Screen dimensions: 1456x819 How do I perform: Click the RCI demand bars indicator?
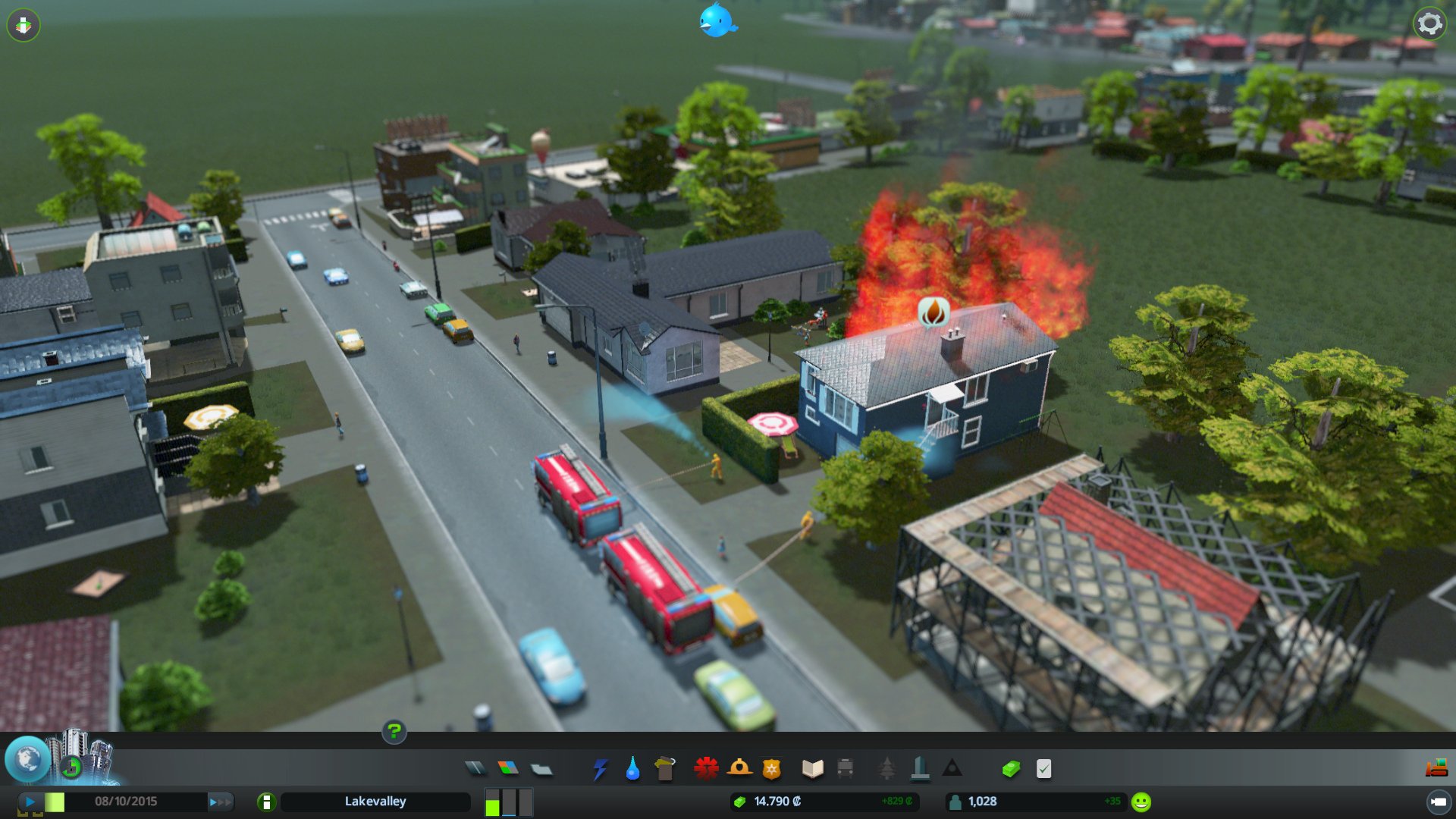click(507, 801)
